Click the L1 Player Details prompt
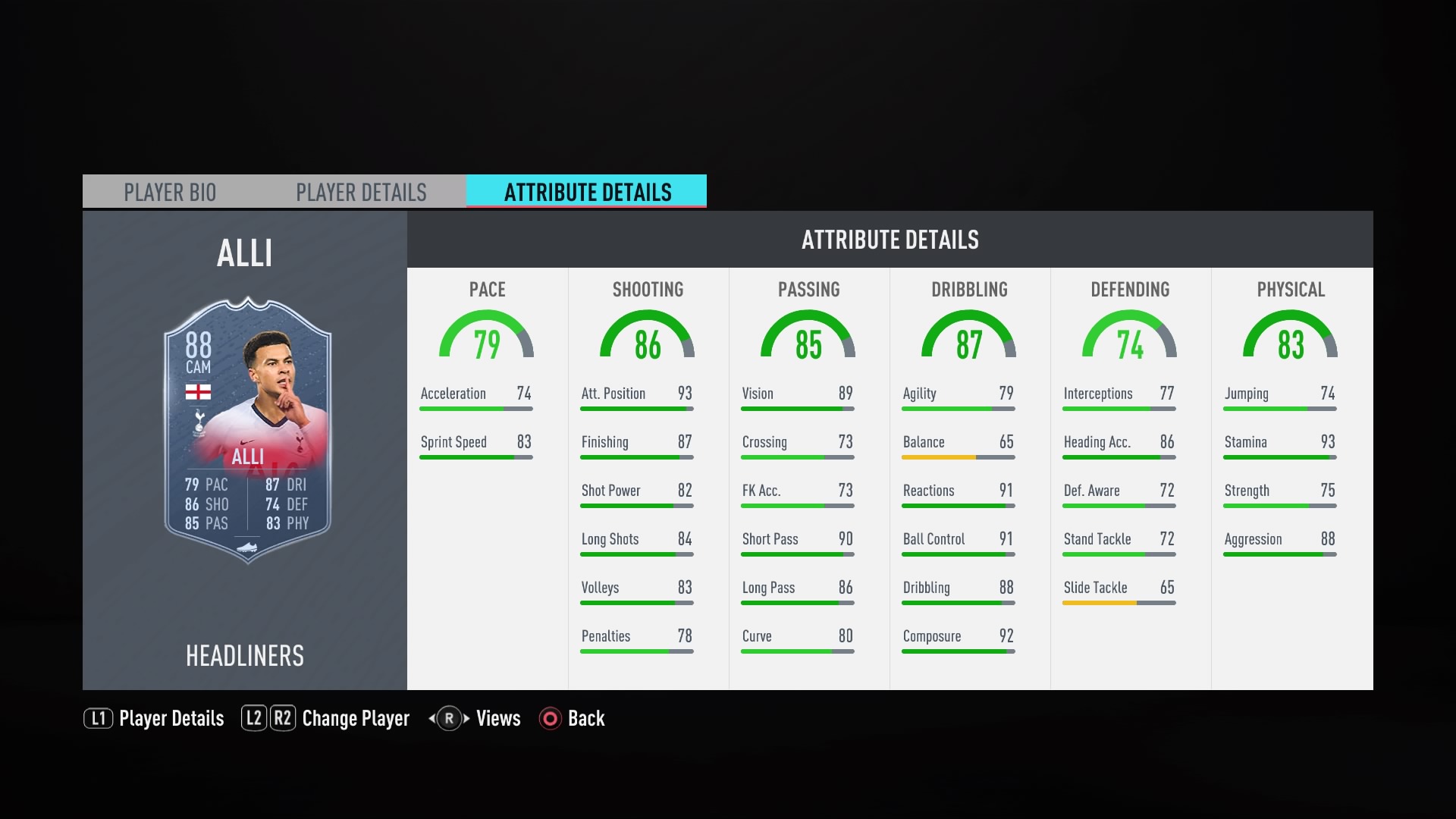 click(153, 719)
